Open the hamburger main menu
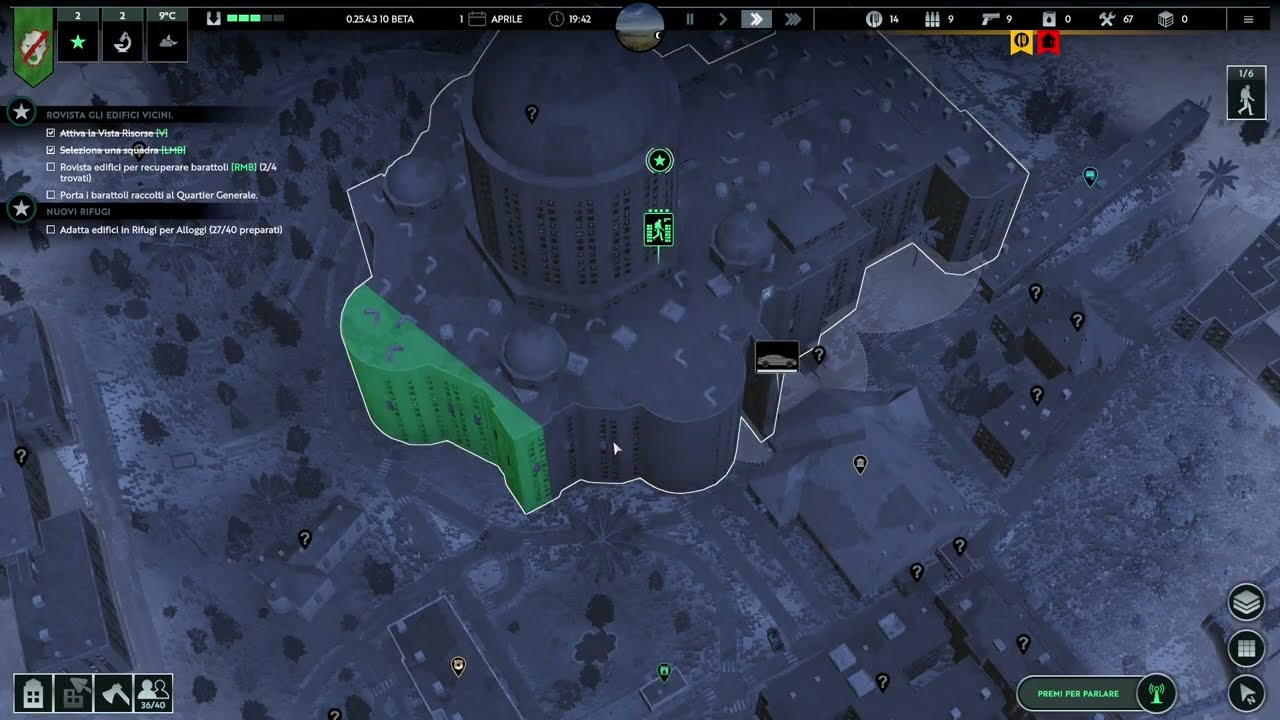The image size is (1280, 720). pyautogui.click(x=1248, y=19)
